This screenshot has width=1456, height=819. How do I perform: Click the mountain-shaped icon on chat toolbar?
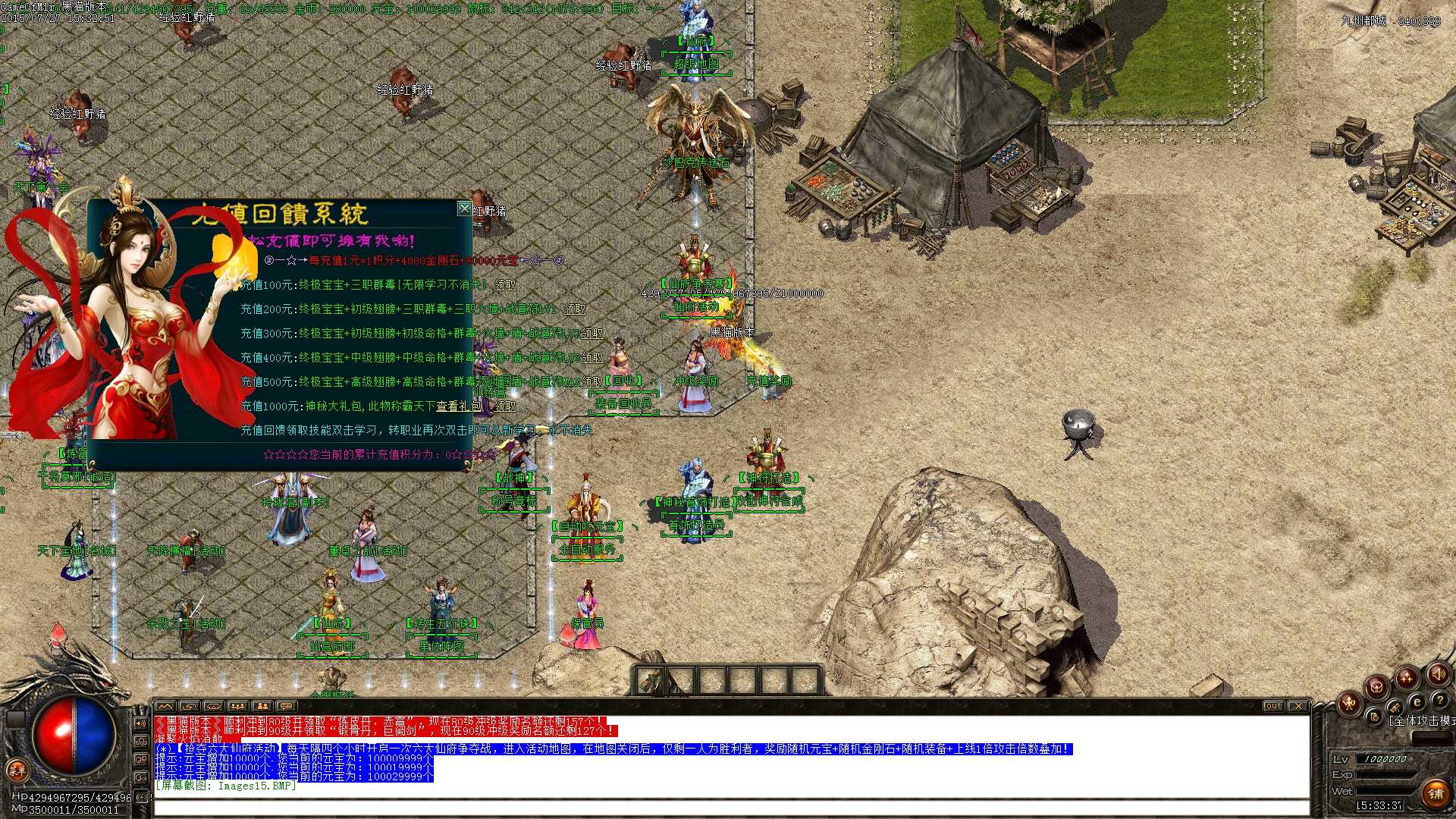pos(165,705)
